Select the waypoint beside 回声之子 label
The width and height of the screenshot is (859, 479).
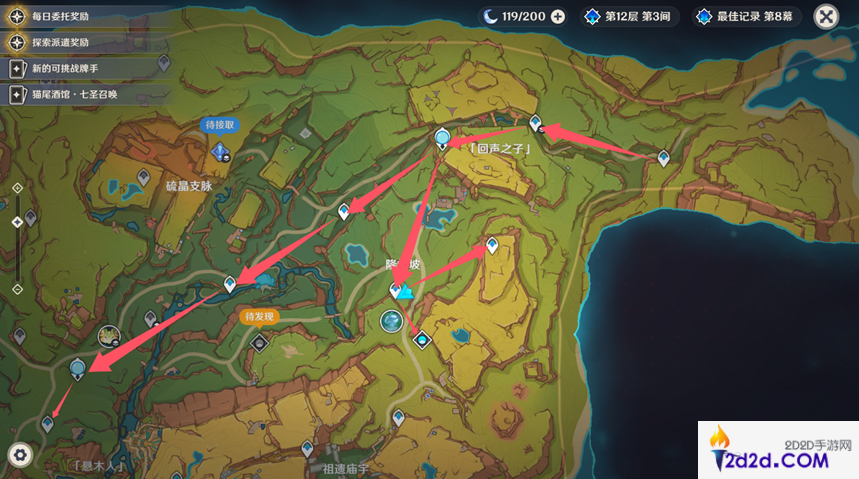coord(442,138)
